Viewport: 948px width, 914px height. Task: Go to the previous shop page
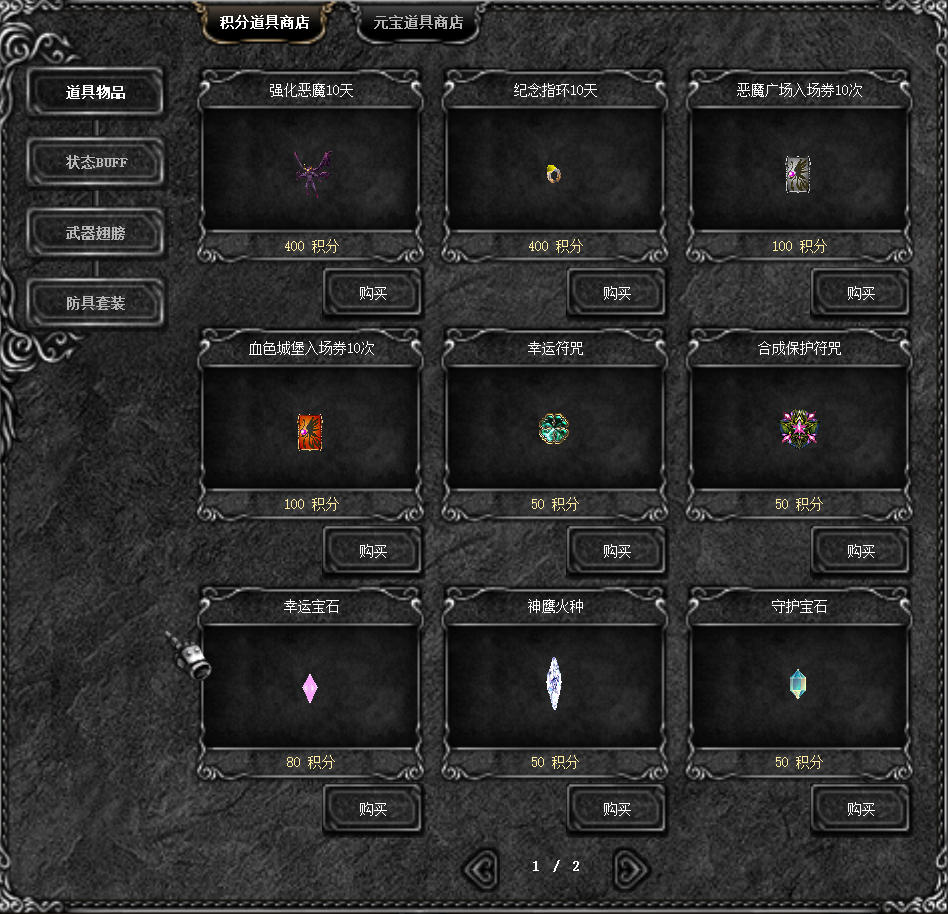coord(481,868)
